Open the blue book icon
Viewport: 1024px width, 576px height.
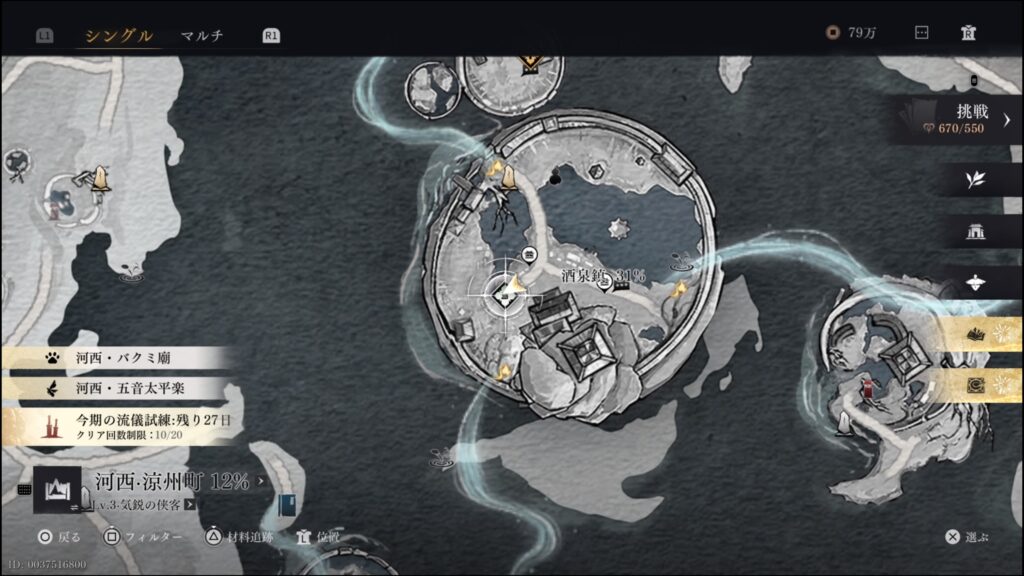click(288, 504)
